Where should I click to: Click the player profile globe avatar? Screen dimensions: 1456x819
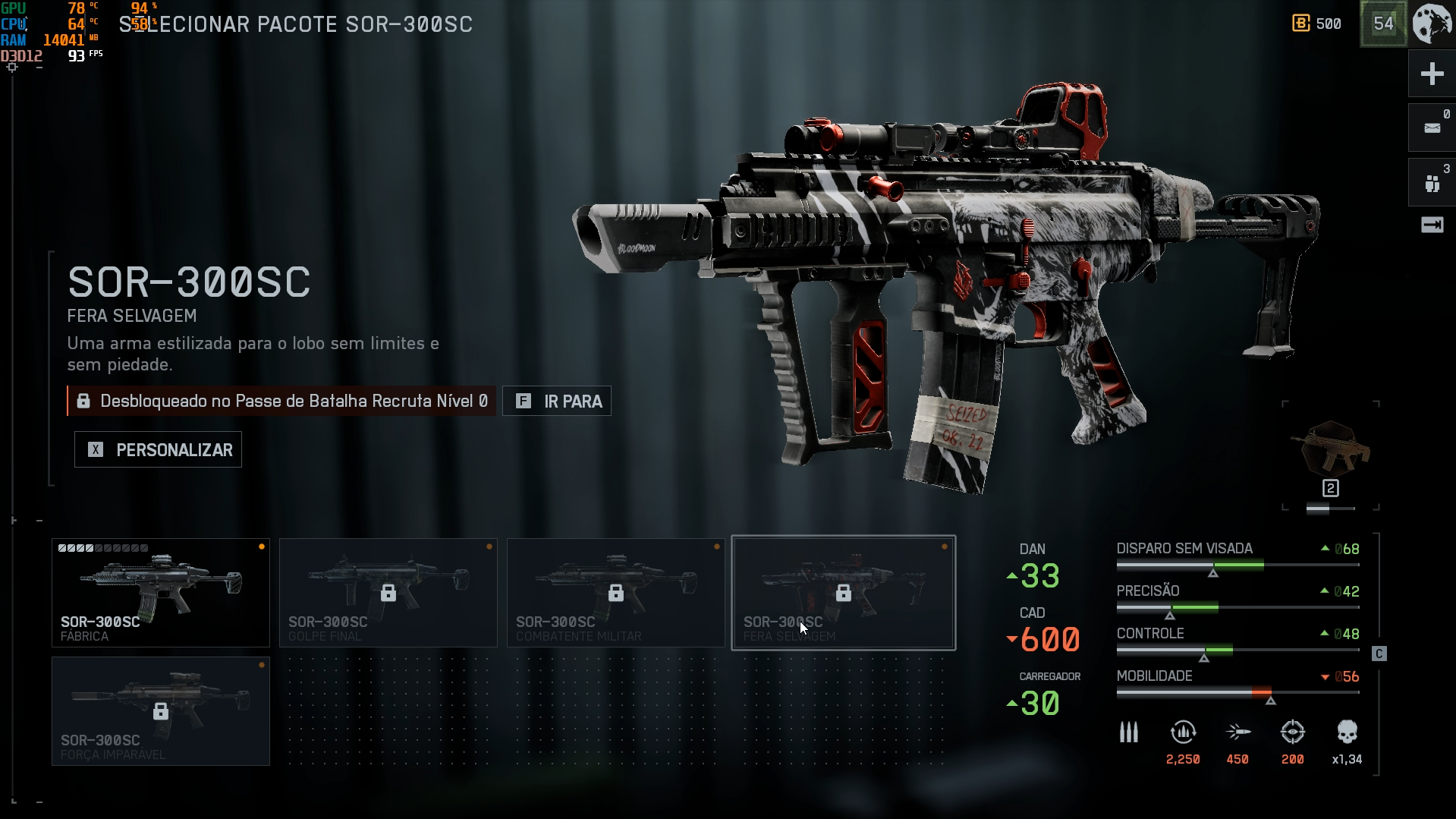coord(1432,24)
